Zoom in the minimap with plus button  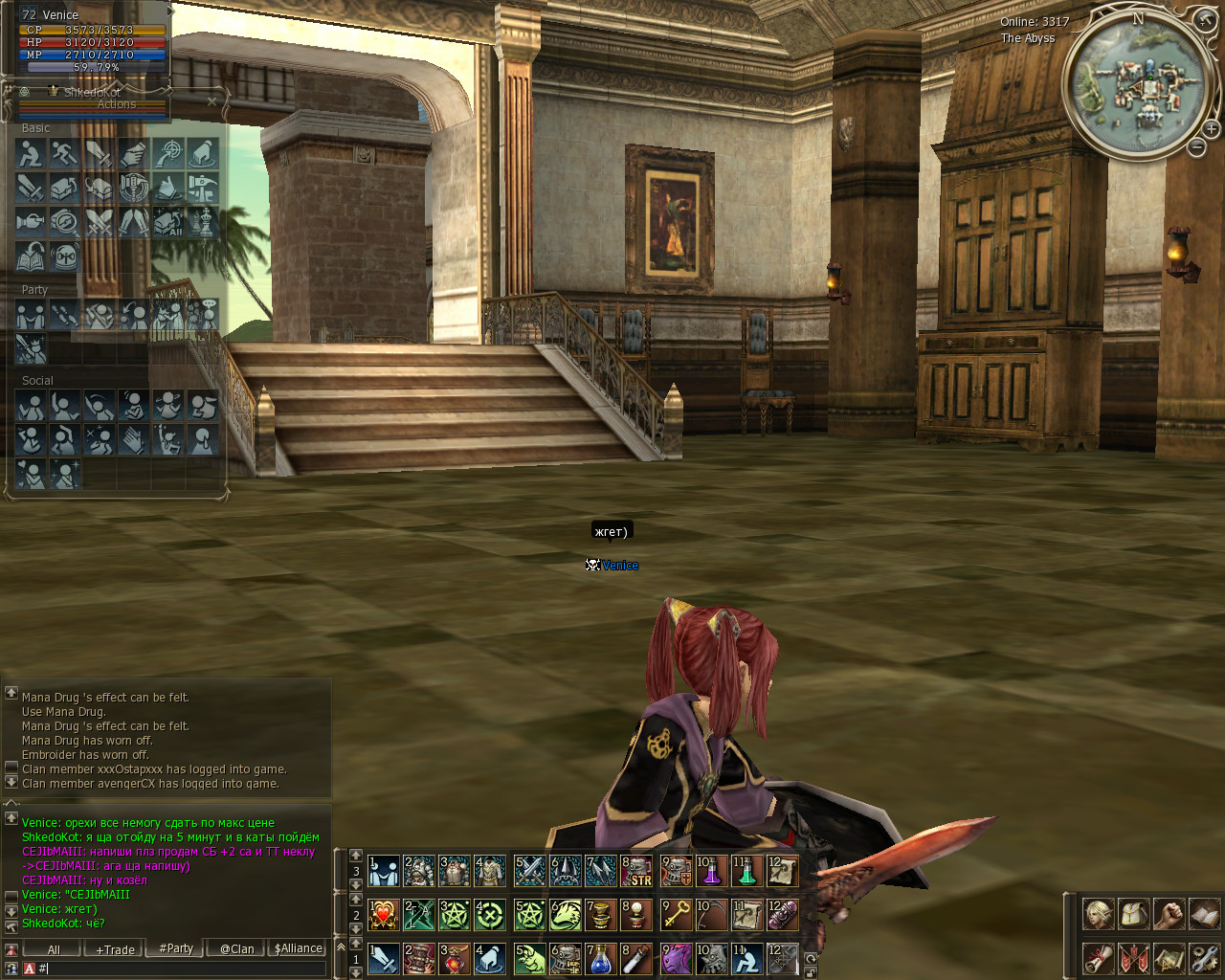pos(1211,128)
